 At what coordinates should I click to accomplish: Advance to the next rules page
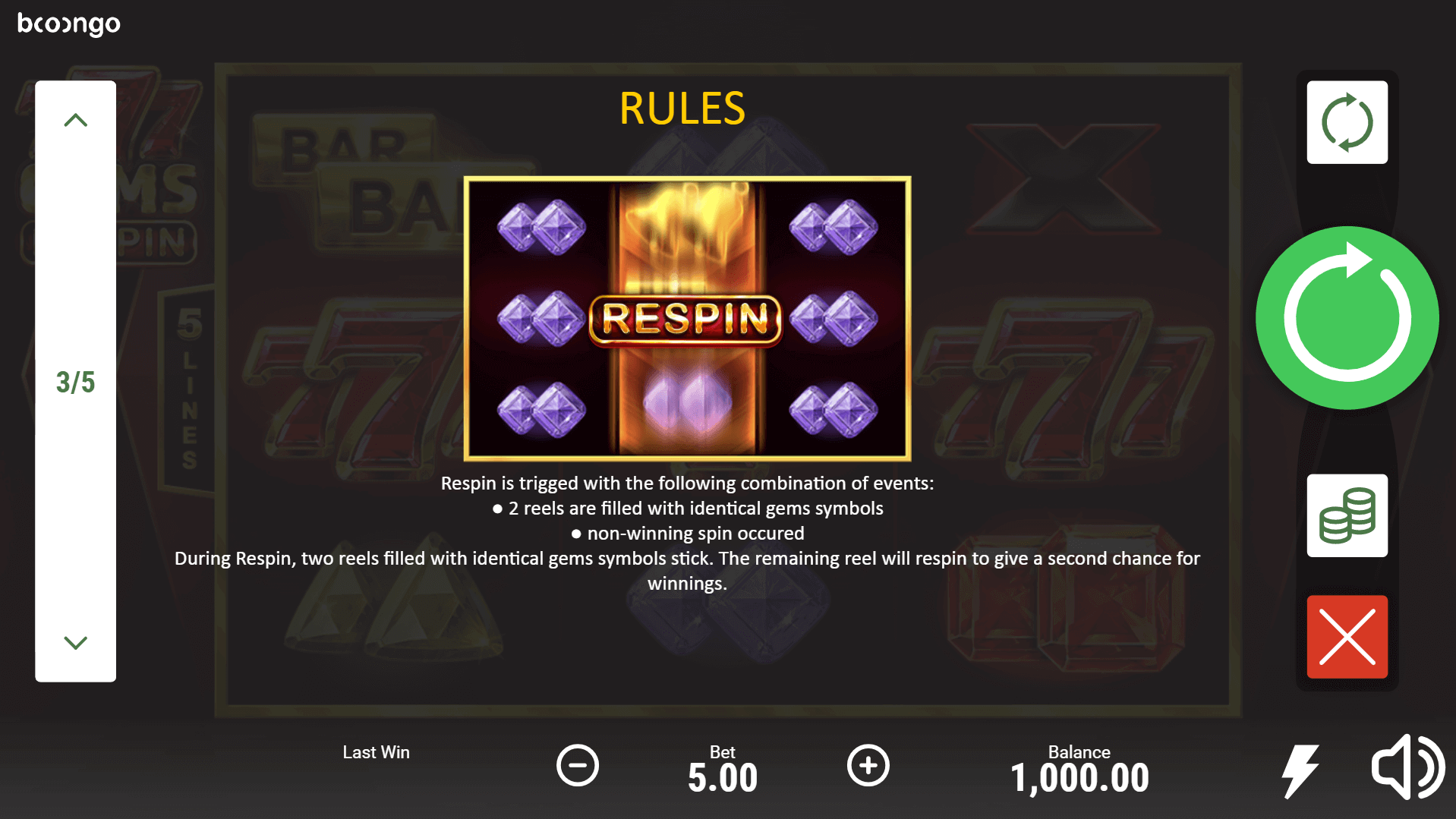[75, 643]
